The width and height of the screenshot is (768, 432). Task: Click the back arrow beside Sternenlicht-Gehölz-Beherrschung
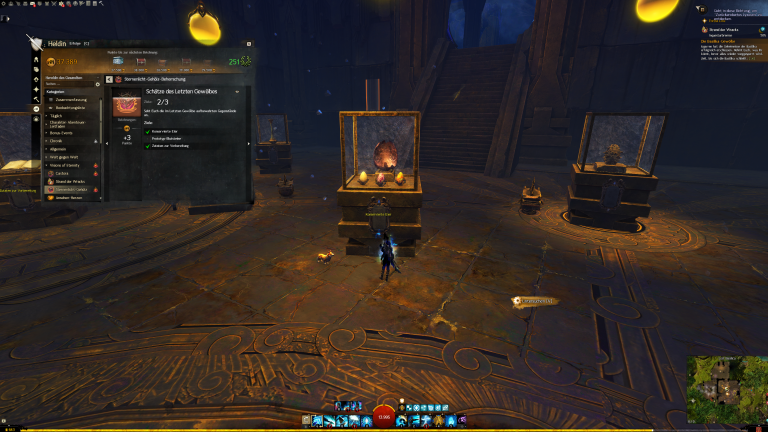coord(110,79)
